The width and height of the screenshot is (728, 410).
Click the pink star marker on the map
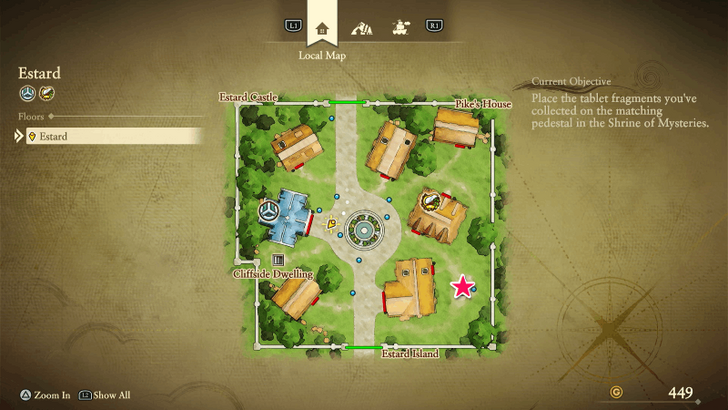[x=462, y=288]
